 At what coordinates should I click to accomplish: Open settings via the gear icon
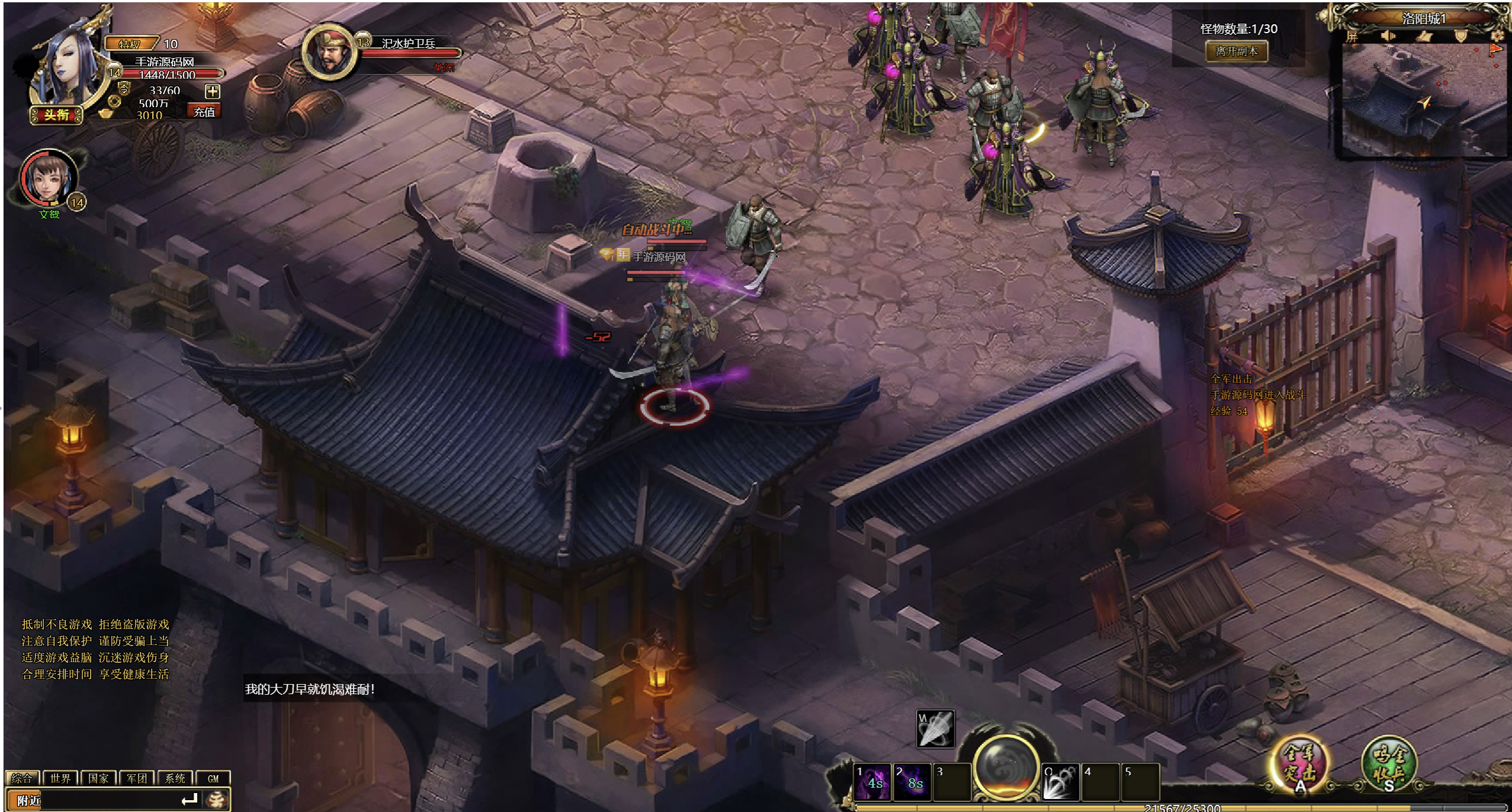[x=1497, y=37]
